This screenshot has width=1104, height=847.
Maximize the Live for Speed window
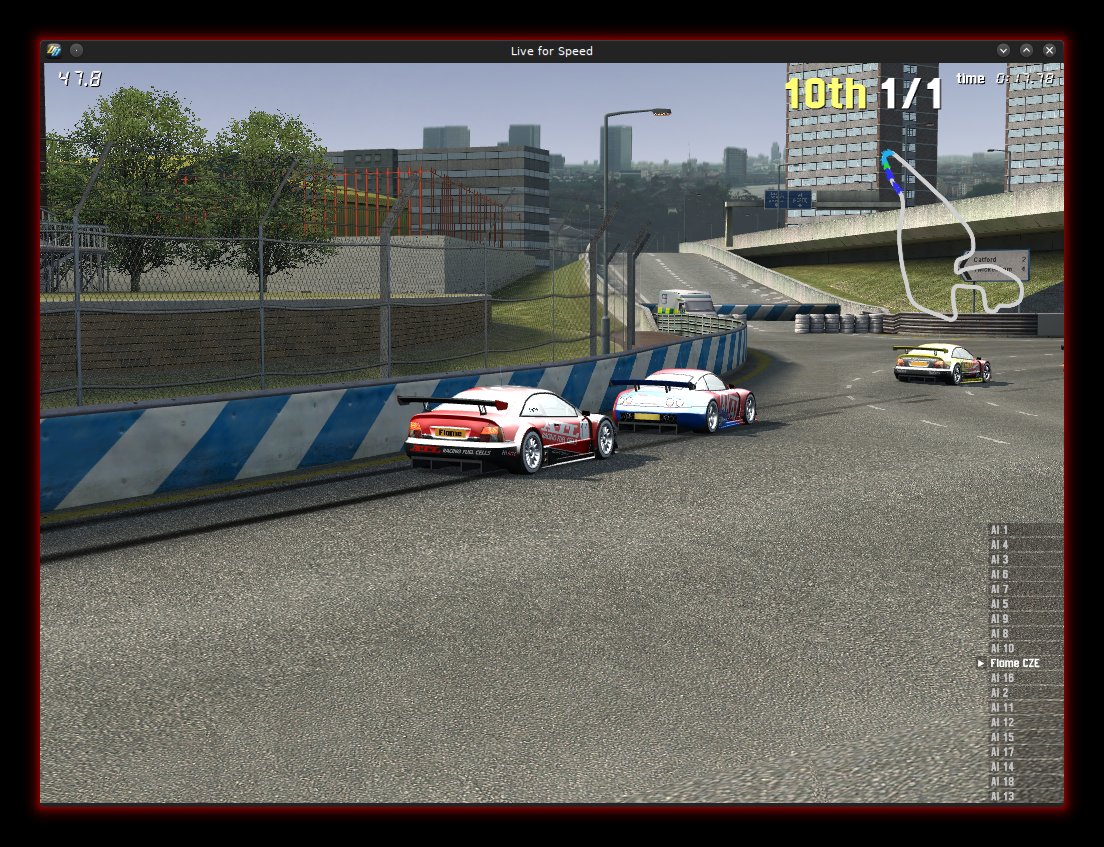tap(1026, 50)
